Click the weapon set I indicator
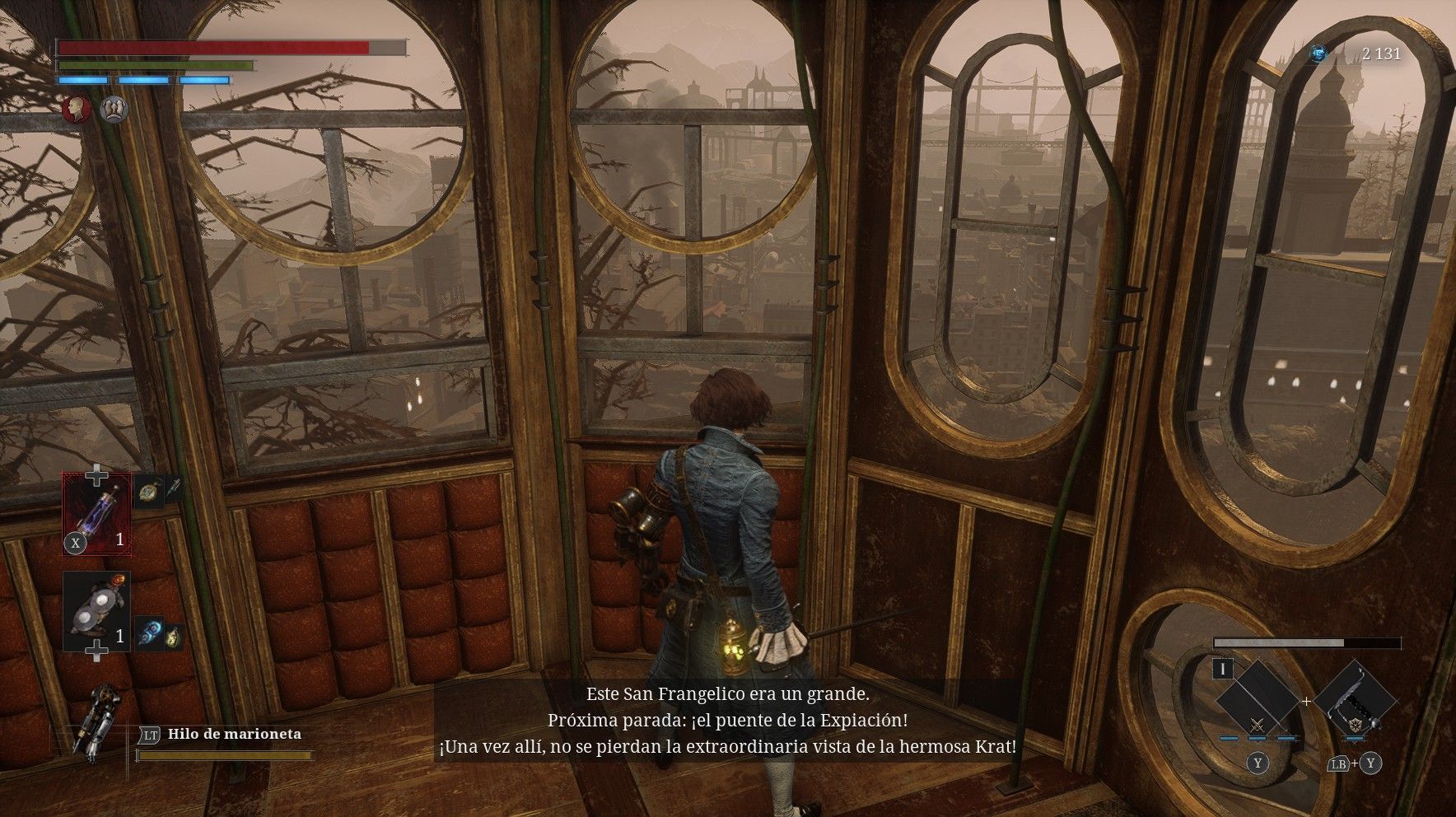Image resolution: width=1456 pixels, height=817 pixels. [x=1223, y=669]
